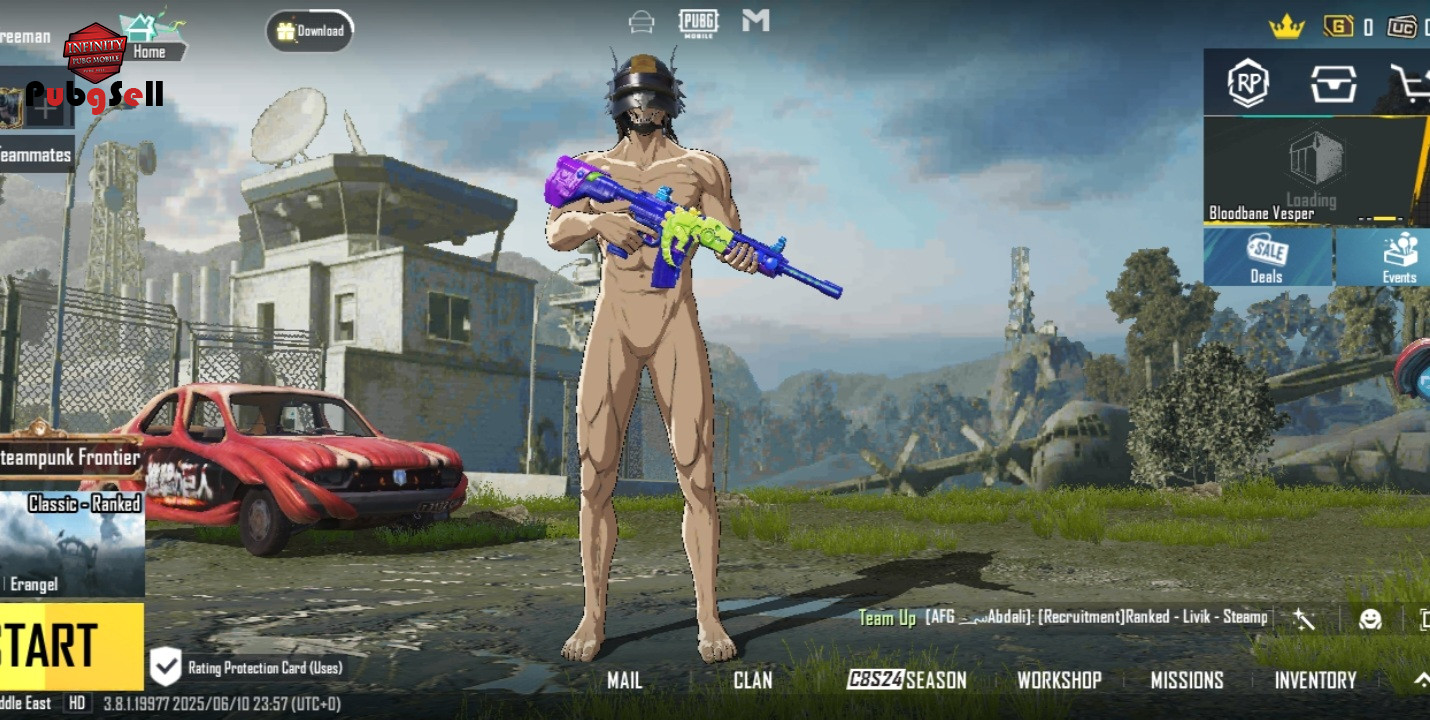Open the C8S24 SEASON page
Image resolution: width=1430 pixels, height=720 pixels.
coord(907,681)
